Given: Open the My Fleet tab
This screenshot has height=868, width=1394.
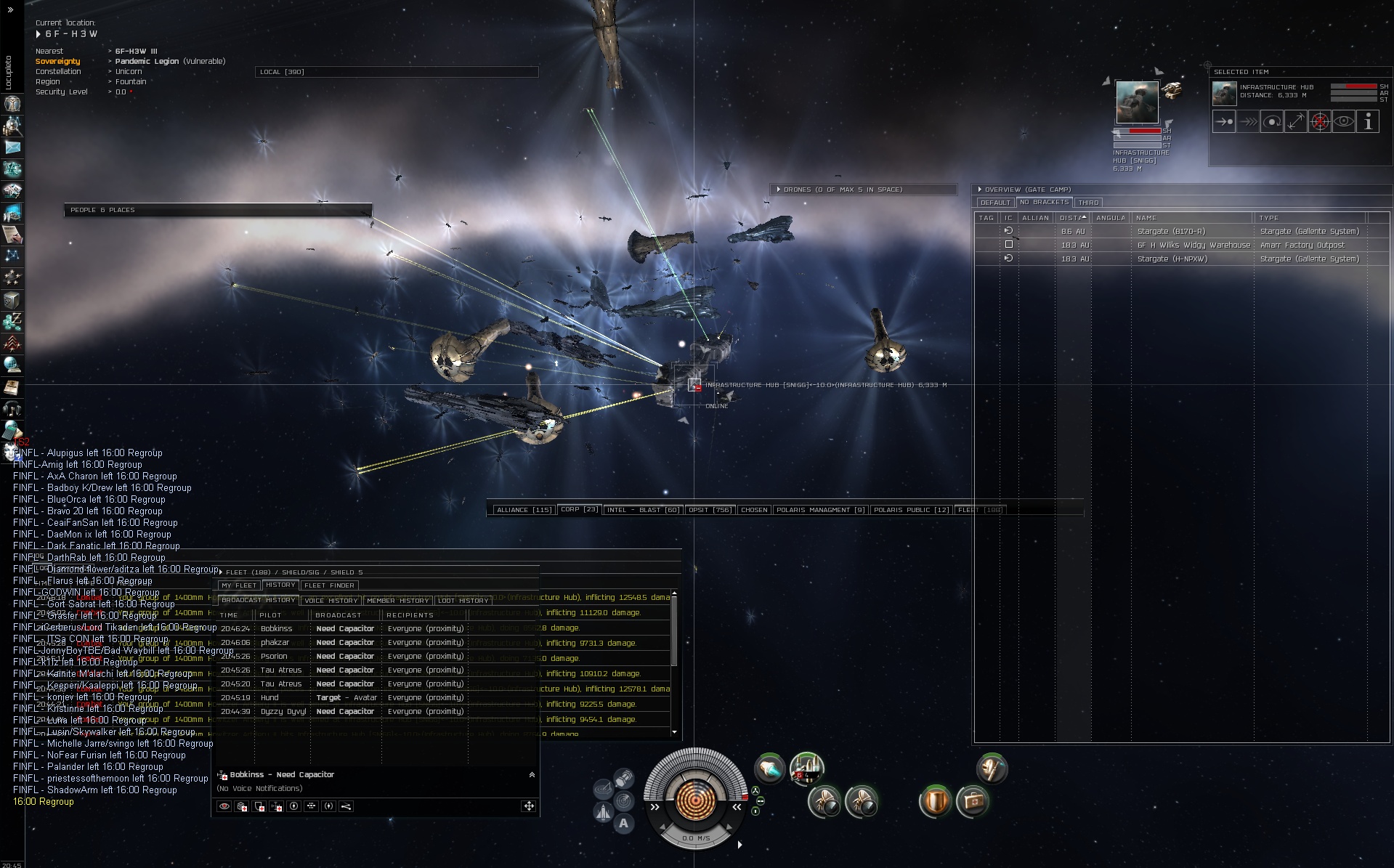Looking at the screenshot, I should click(238, 585).
